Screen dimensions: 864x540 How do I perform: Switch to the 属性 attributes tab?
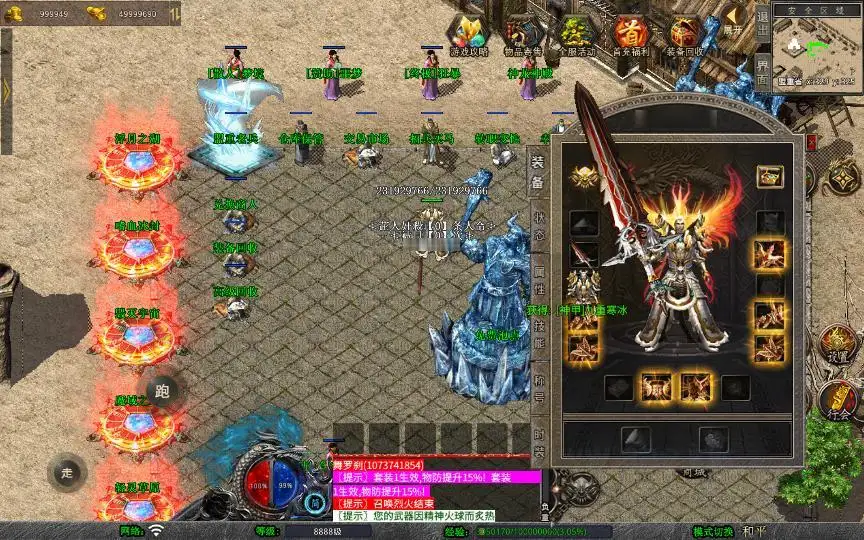538,284
